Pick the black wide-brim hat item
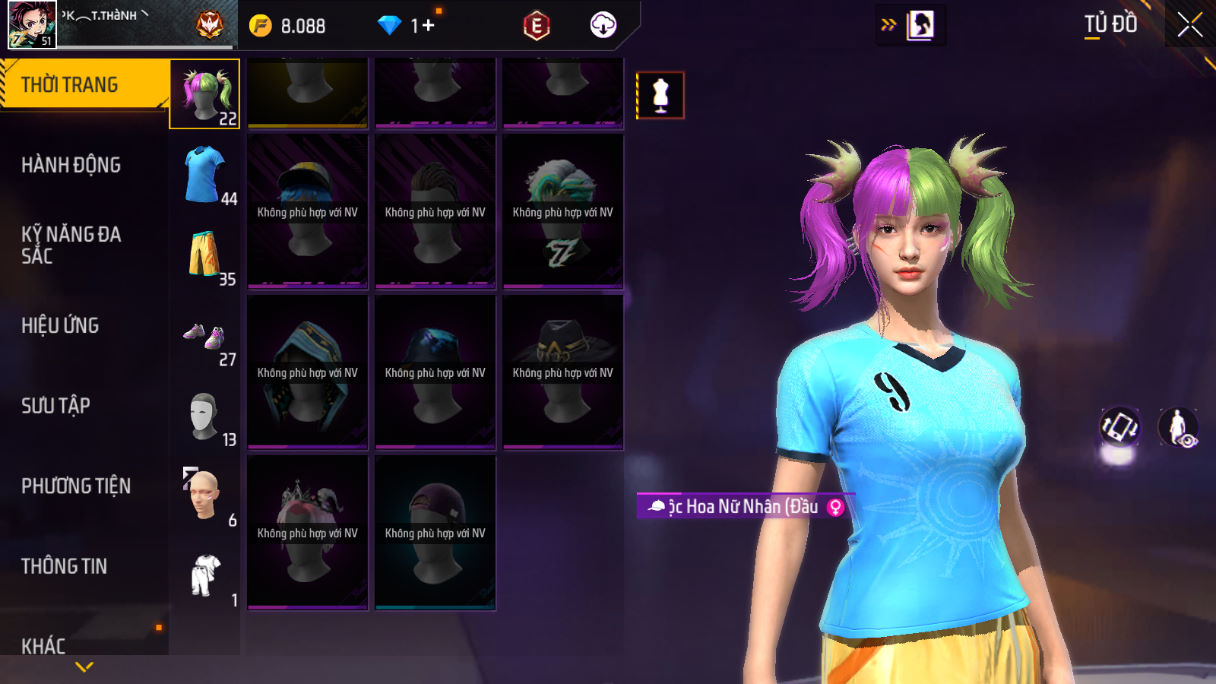This screenshot has width=1216, height=684. [x=563, y=372]
